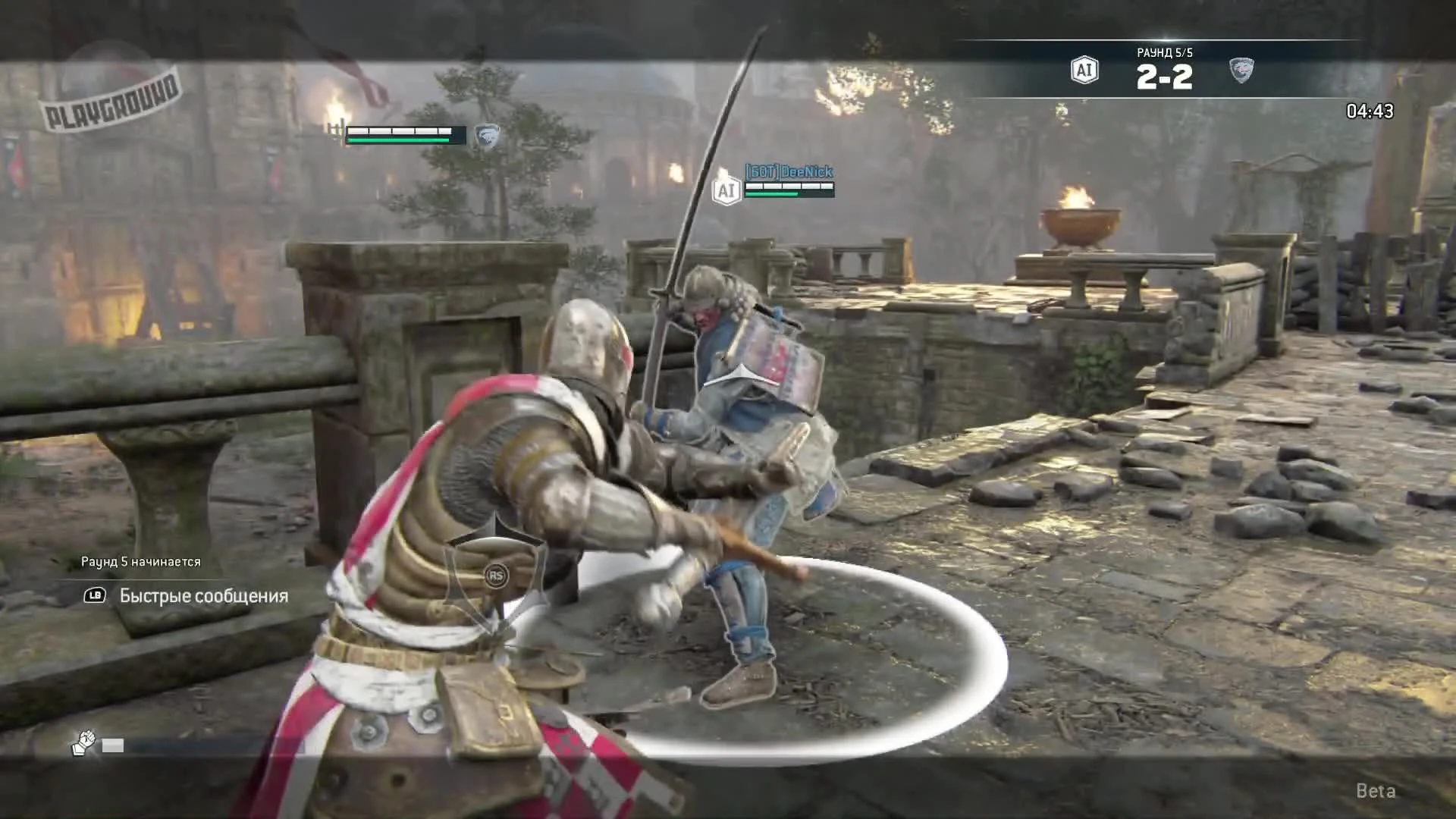Click the 04:43 match timer
1456x819 pixels.
click(x=1368, y=111)
